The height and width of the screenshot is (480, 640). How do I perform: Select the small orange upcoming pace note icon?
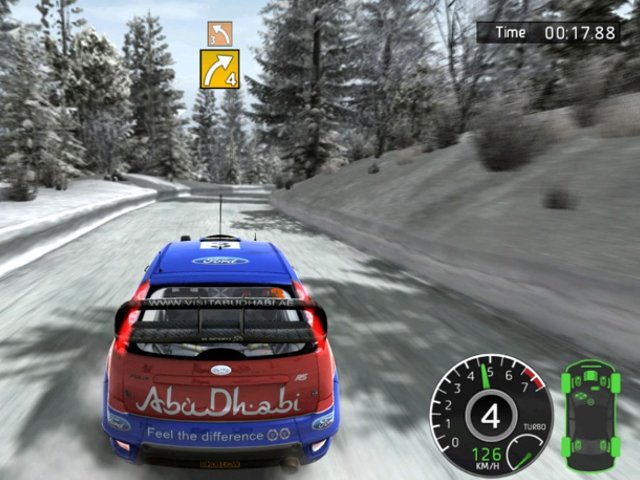pos(220,33)
